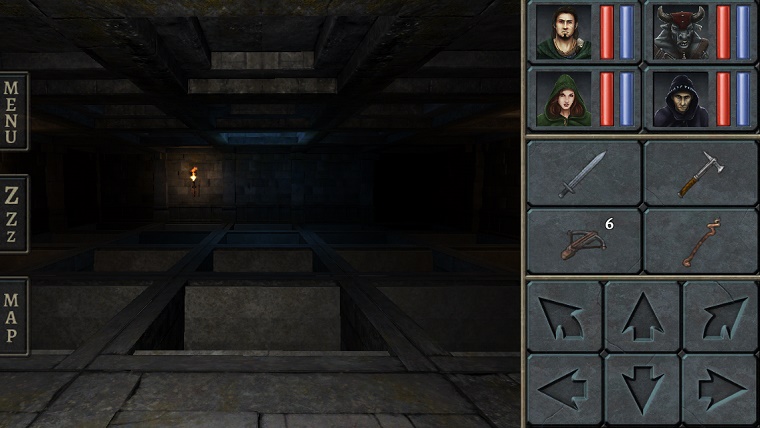This screenshot has height=428, width=760.
Task: Turn left with the curved arrow
Action: coord(564,315)
